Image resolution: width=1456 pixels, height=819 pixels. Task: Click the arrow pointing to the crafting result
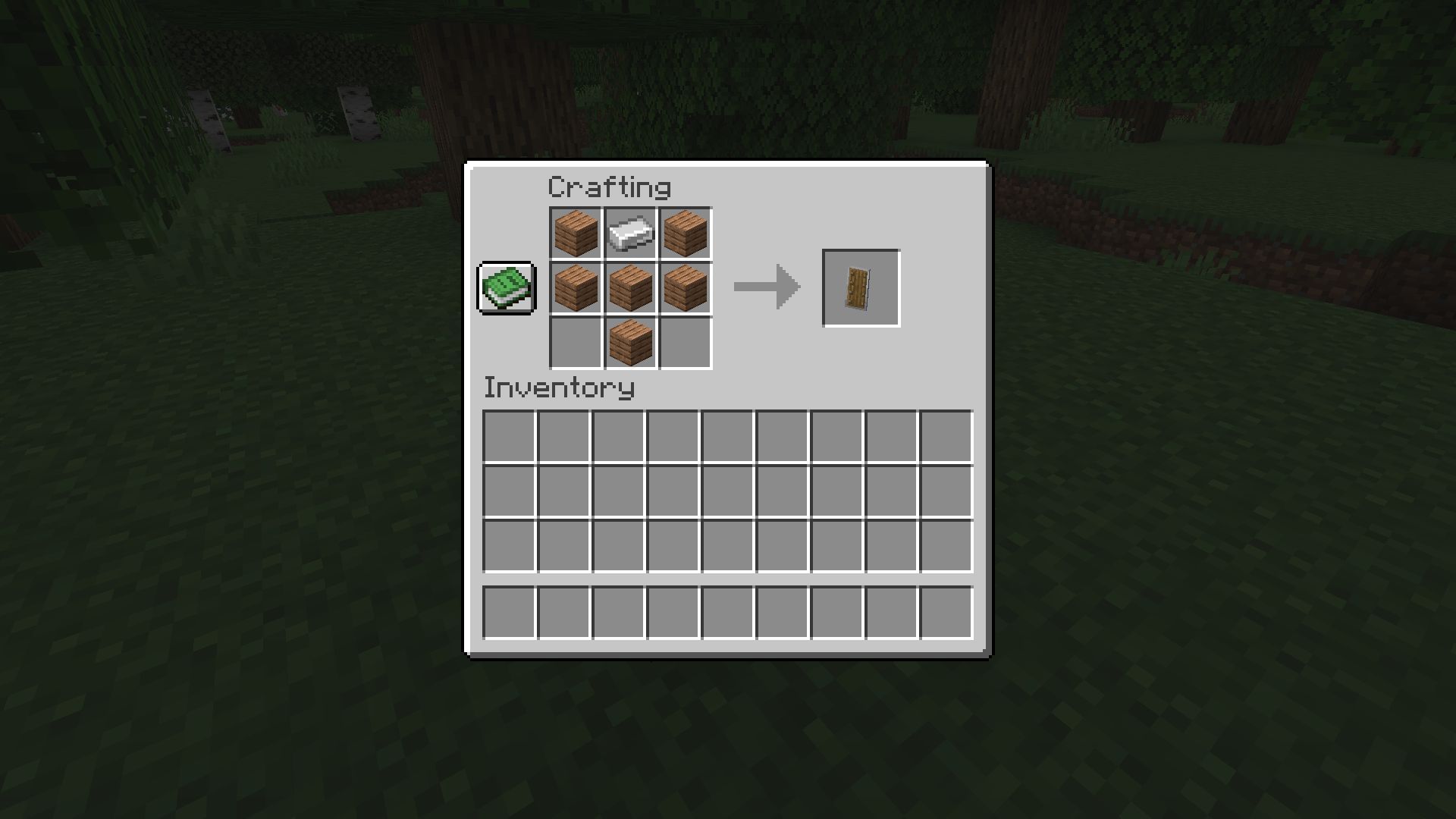point(766,287)
